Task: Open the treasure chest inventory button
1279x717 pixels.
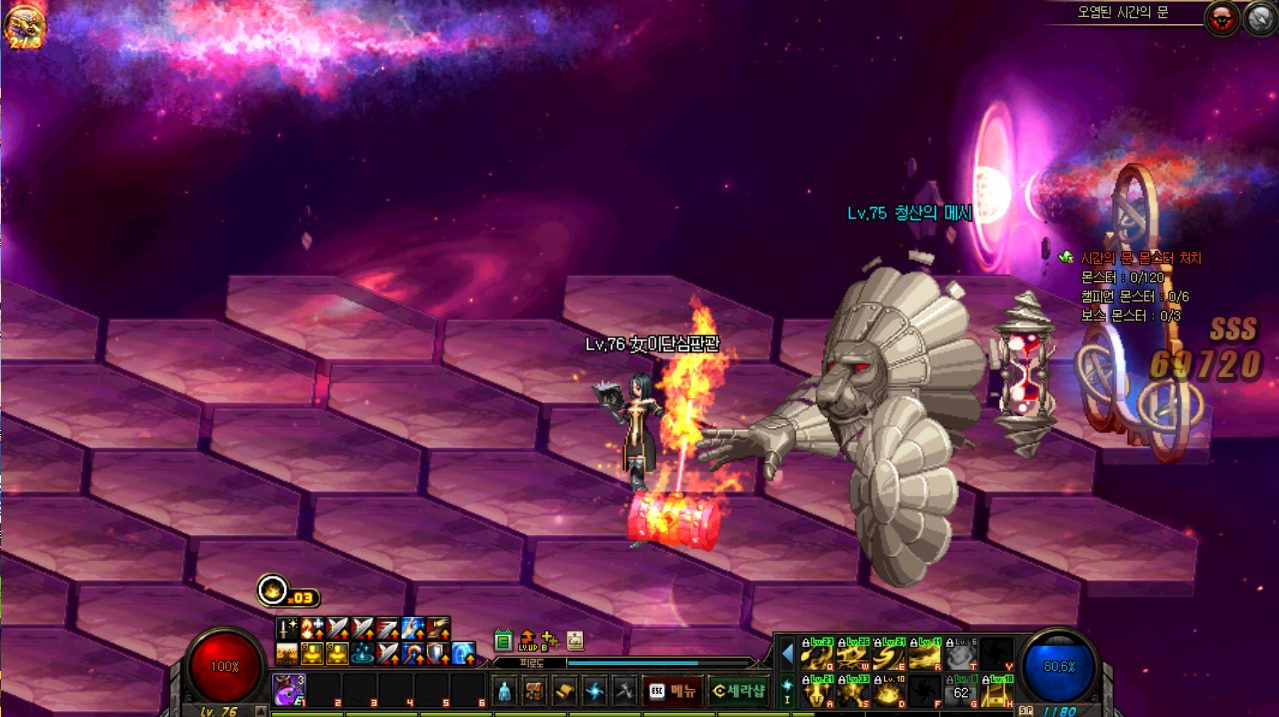Action: [x=534, y=690]
